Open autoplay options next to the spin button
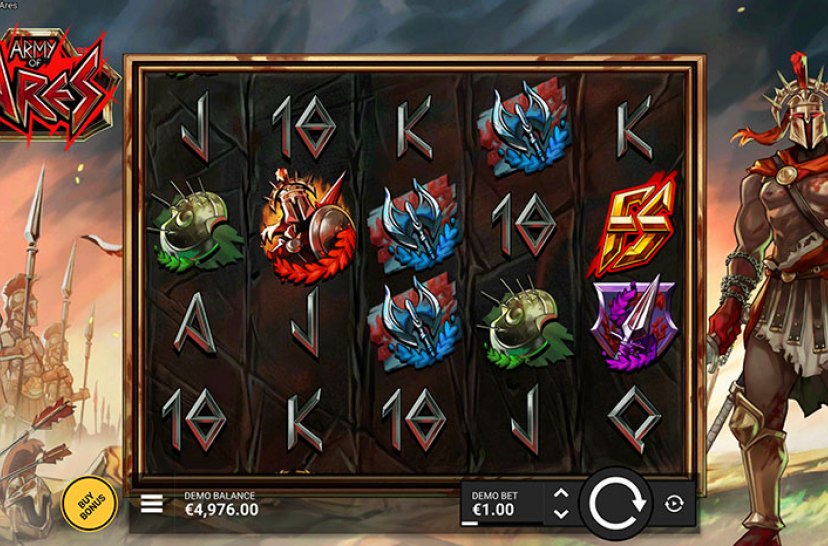828x546 pixels. click(674, 504)
